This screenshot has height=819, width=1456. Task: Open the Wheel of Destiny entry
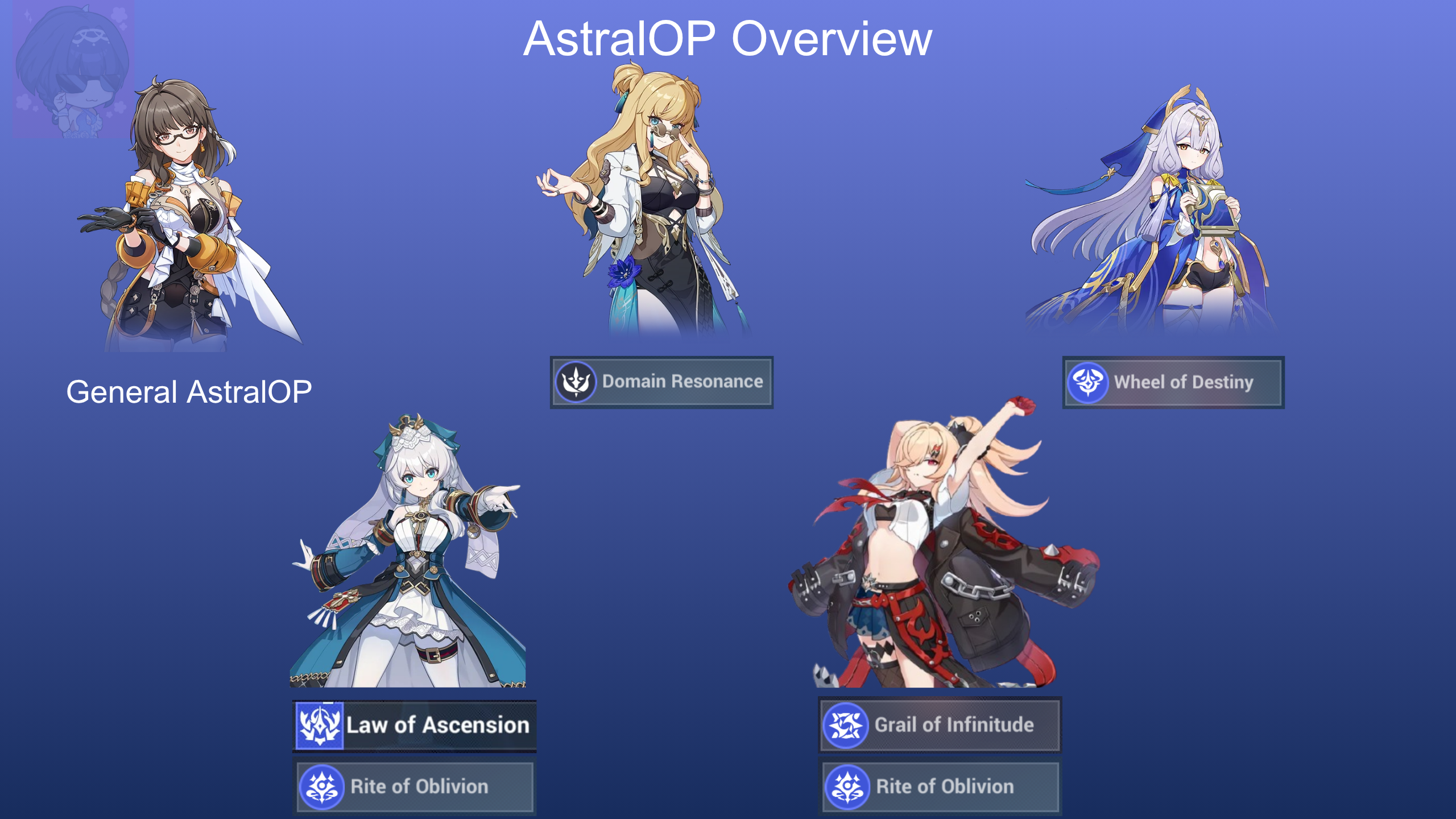(x=1173, y=382)
